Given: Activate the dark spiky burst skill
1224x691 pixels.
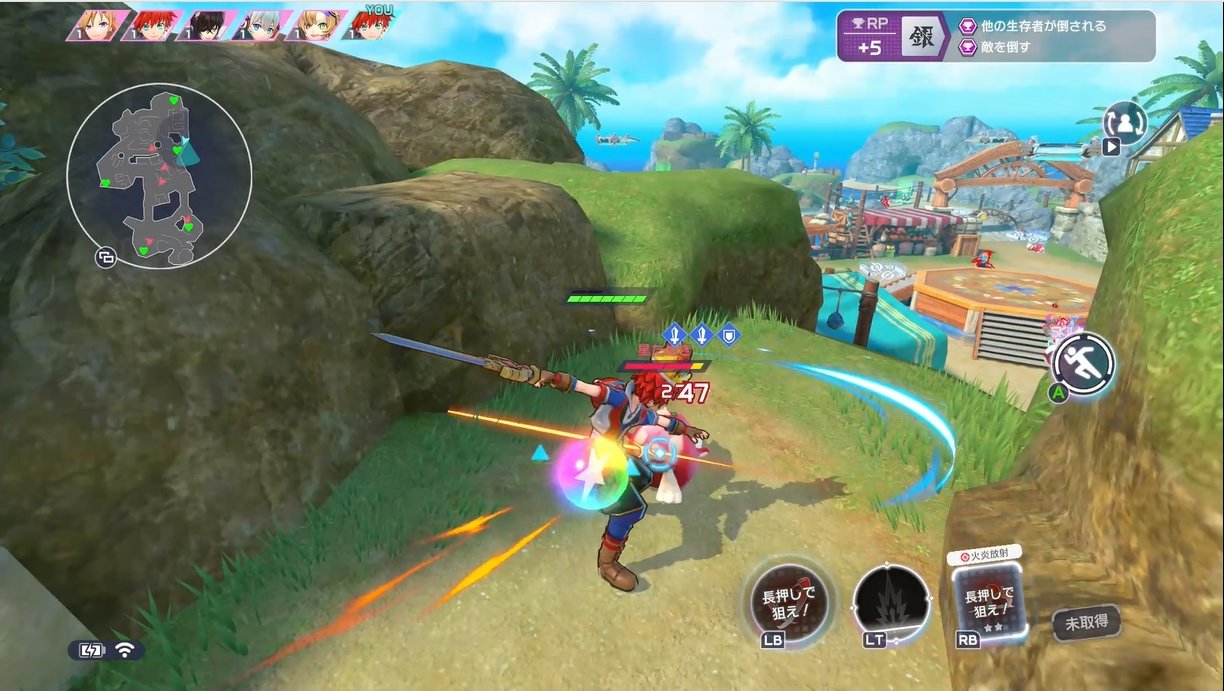Looking at the screenshot, I should point(891,603).
